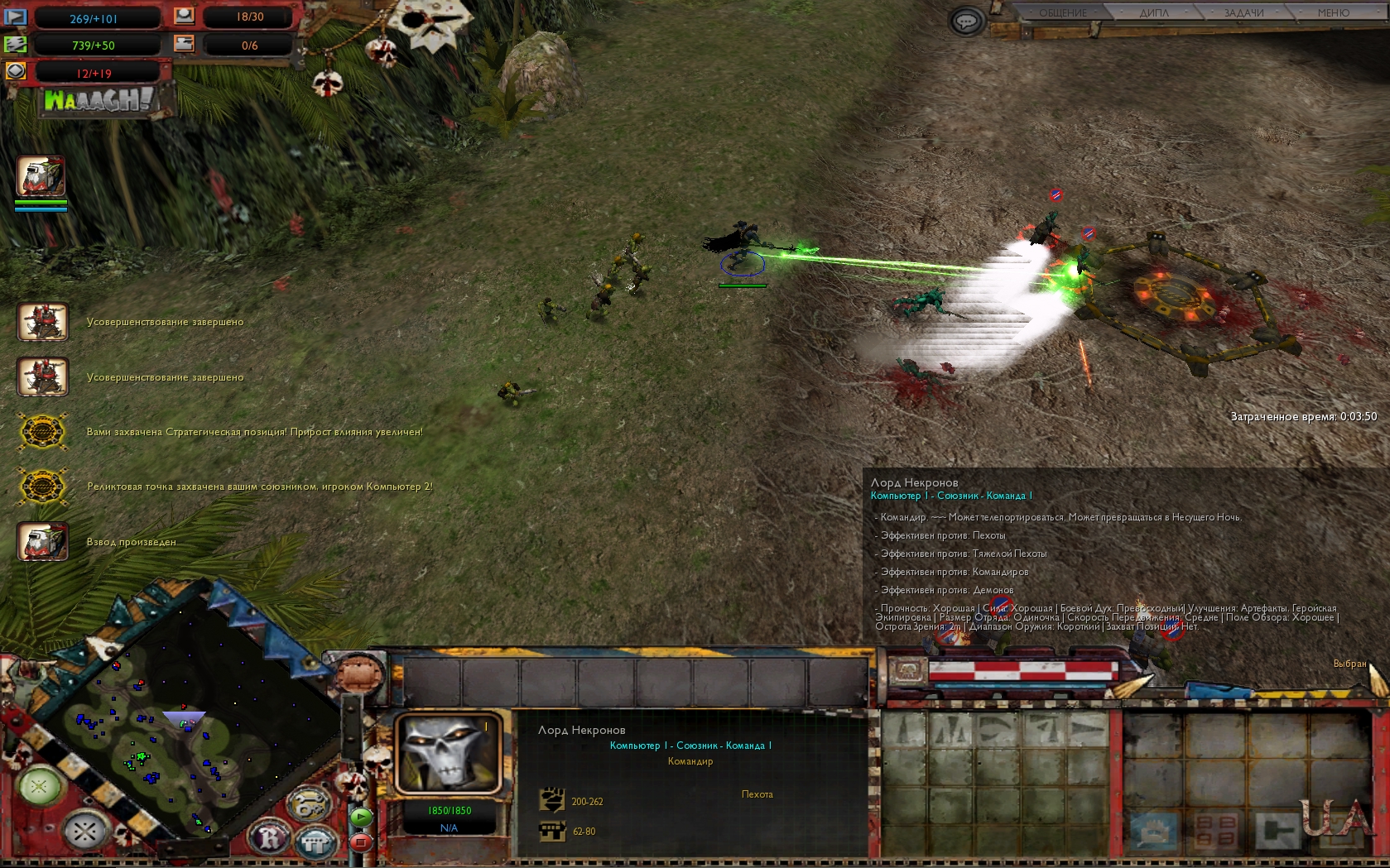Viewport: 1390px width, 868px height.
Task: Click the green play arrow button
Action: click(x=361, y=817)
